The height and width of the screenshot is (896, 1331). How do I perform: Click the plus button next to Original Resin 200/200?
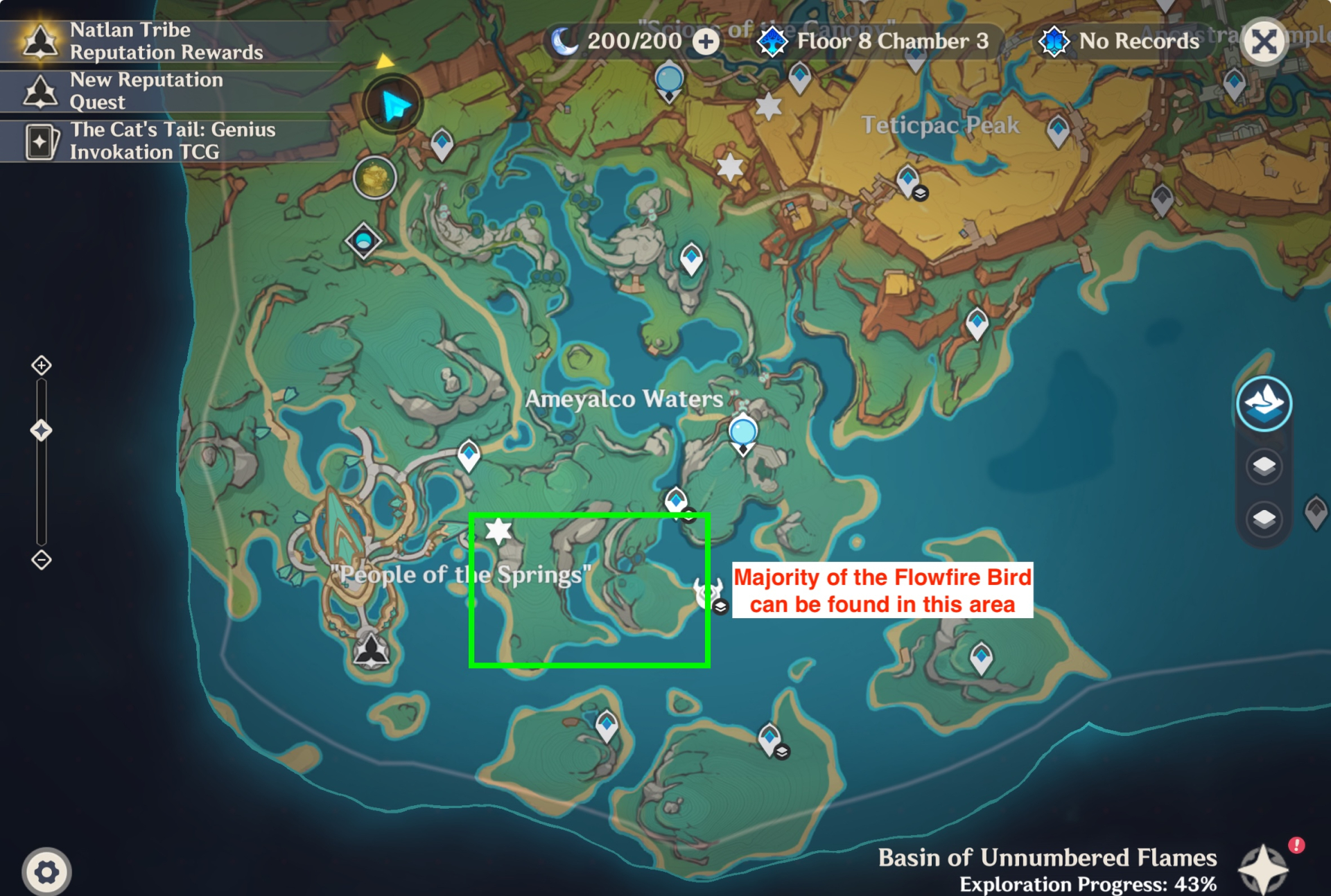click(706, 41)
